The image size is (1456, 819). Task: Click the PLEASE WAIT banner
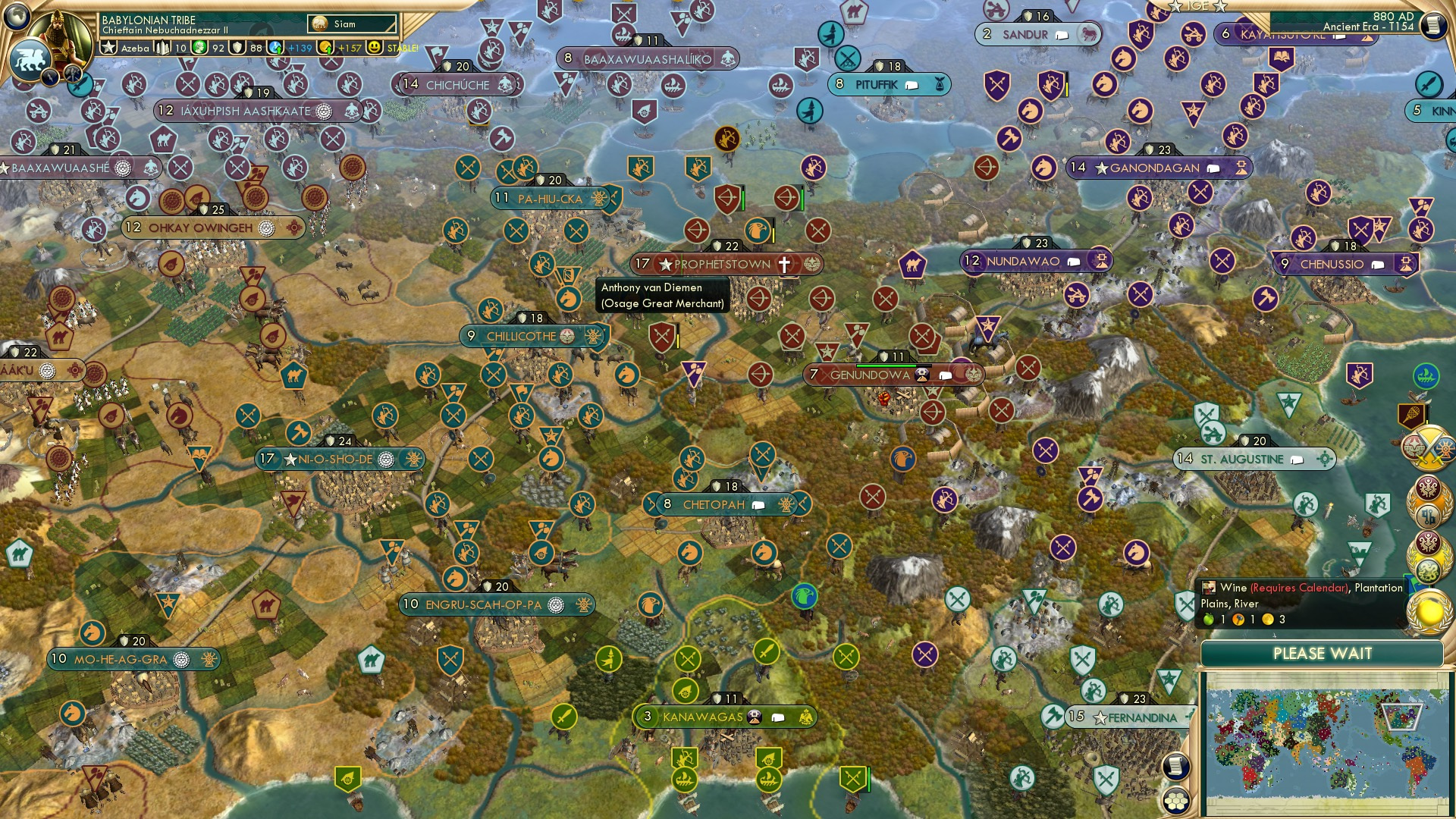point(1323,653)
